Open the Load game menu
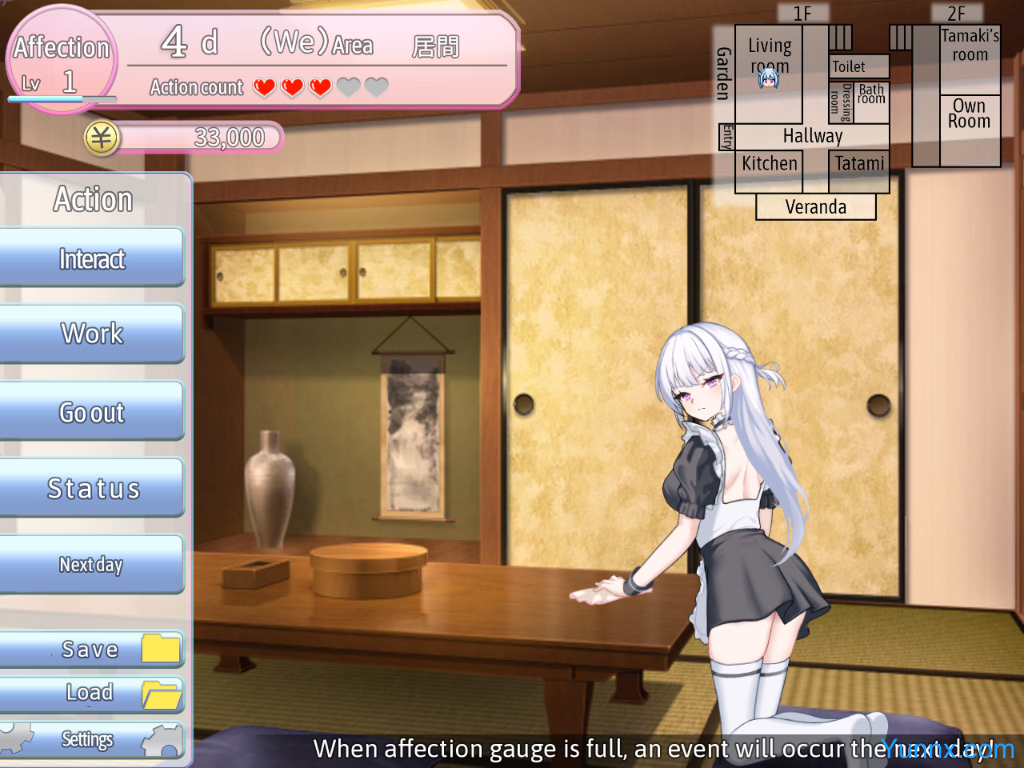Viewport: 1024px width, 768px height. [92, 693]
